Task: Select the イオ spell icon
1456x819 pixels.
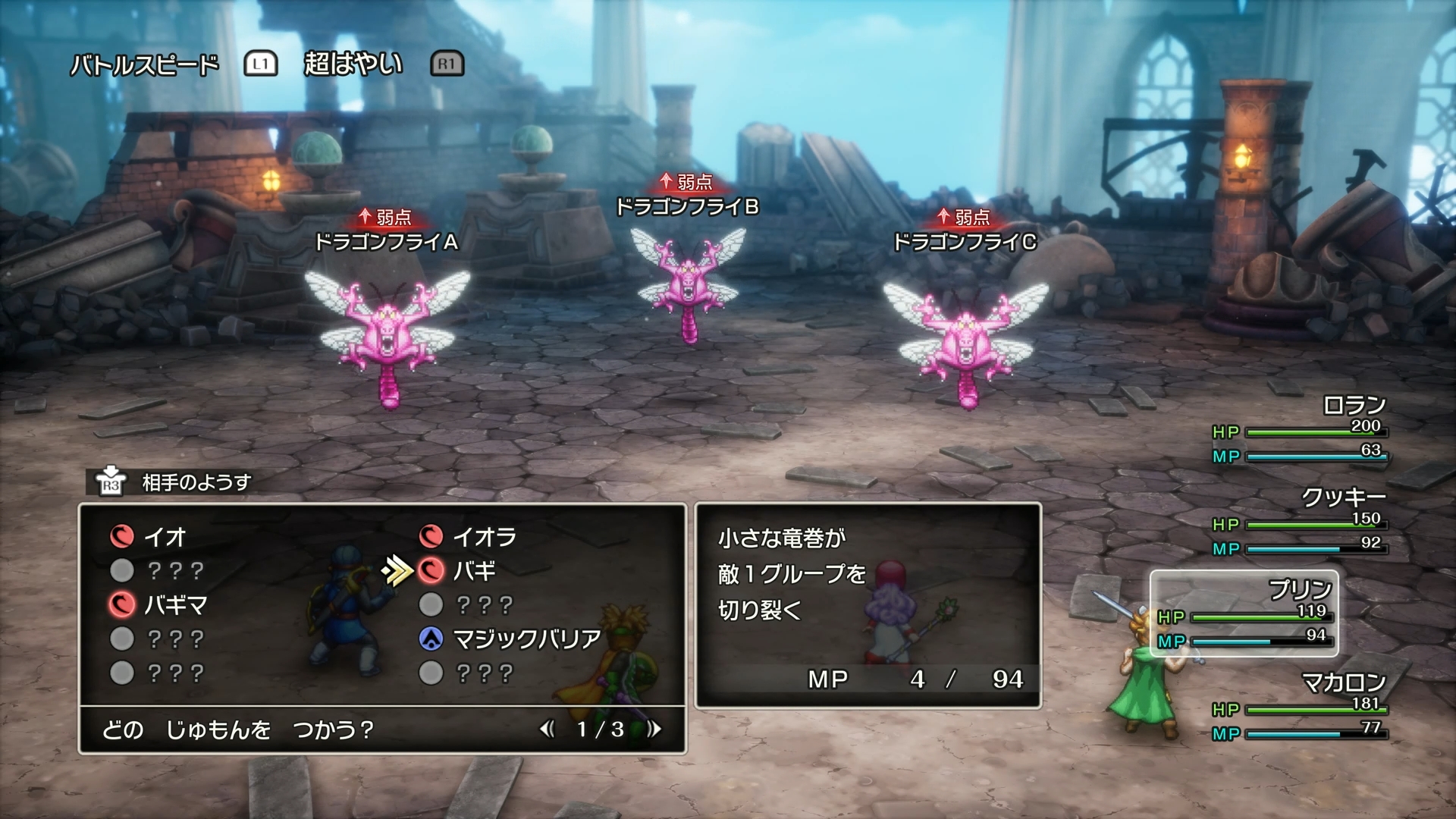Action: point(122,535)
